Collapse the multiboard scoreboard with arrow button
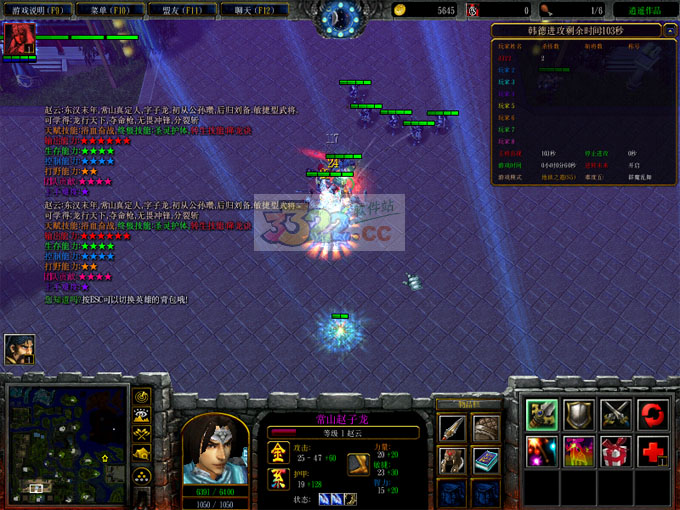This screenshot has width=680, height=510. 669,31
